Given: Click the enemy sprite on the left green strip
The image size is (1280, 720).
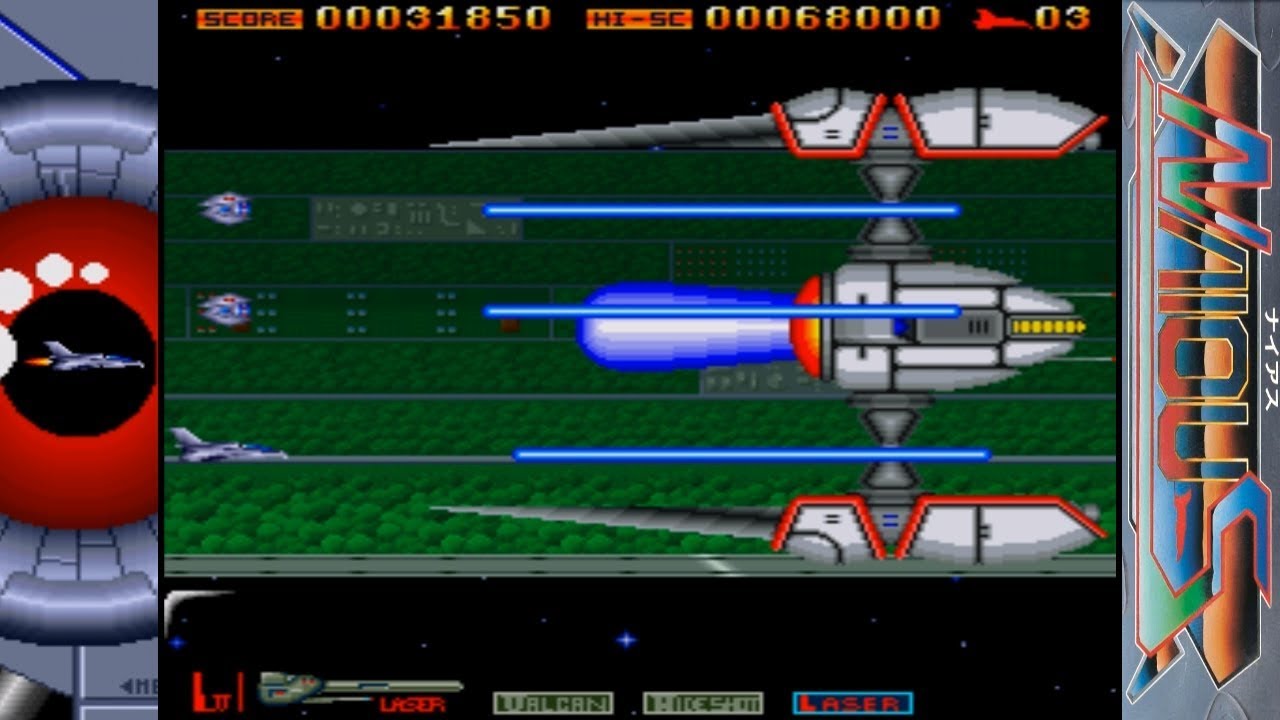Looking at the screenshot, I should pos(227,310).
